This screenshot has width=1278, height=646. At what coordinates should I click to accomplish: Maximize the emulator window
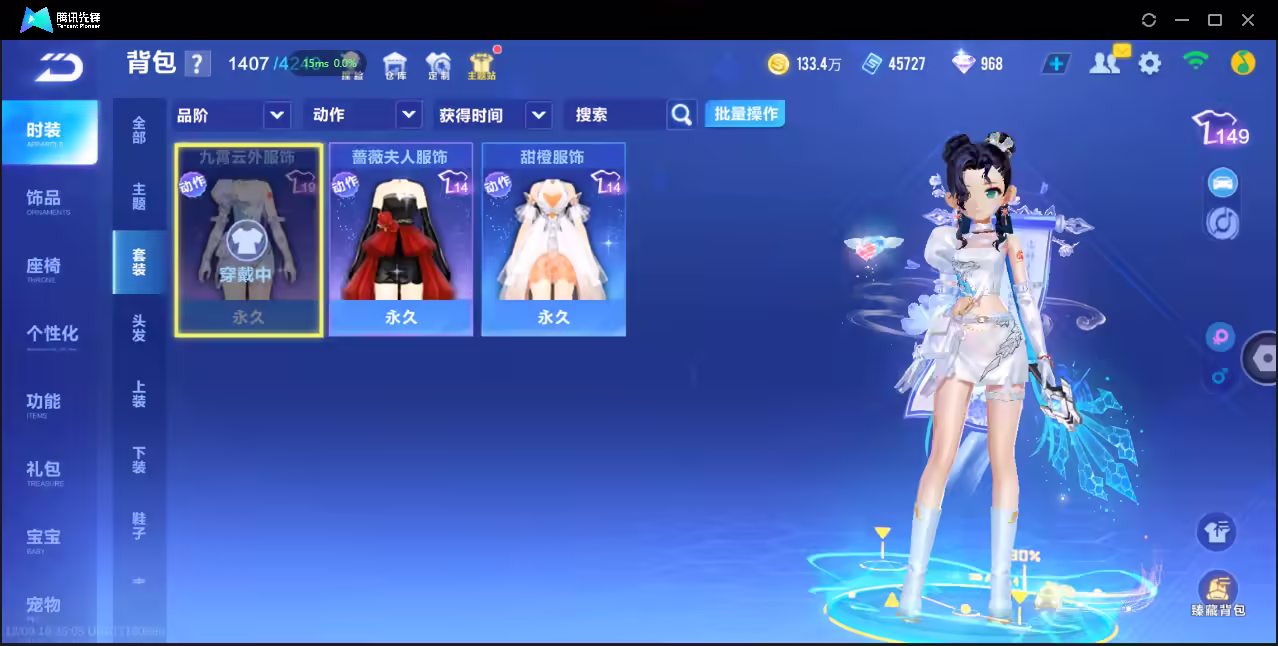pyautogui.click(x=1215, y=20)
